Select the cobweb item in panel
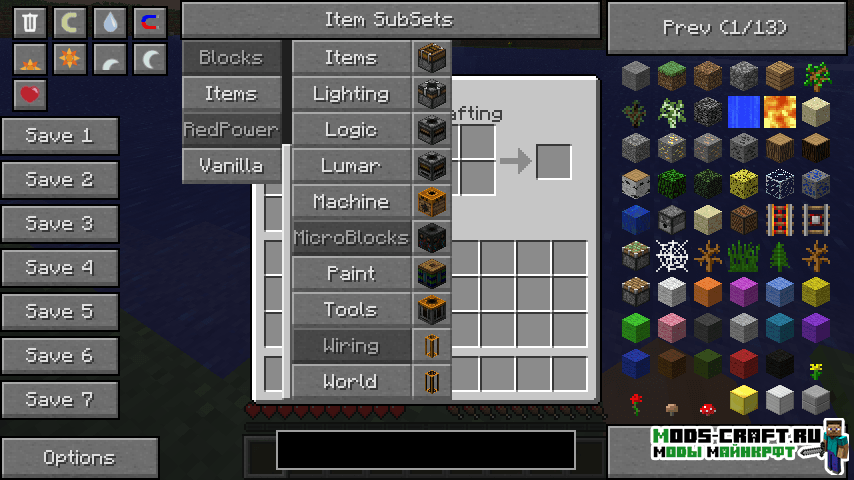Viewport: 854px width, 480px height. coord(672,256)
